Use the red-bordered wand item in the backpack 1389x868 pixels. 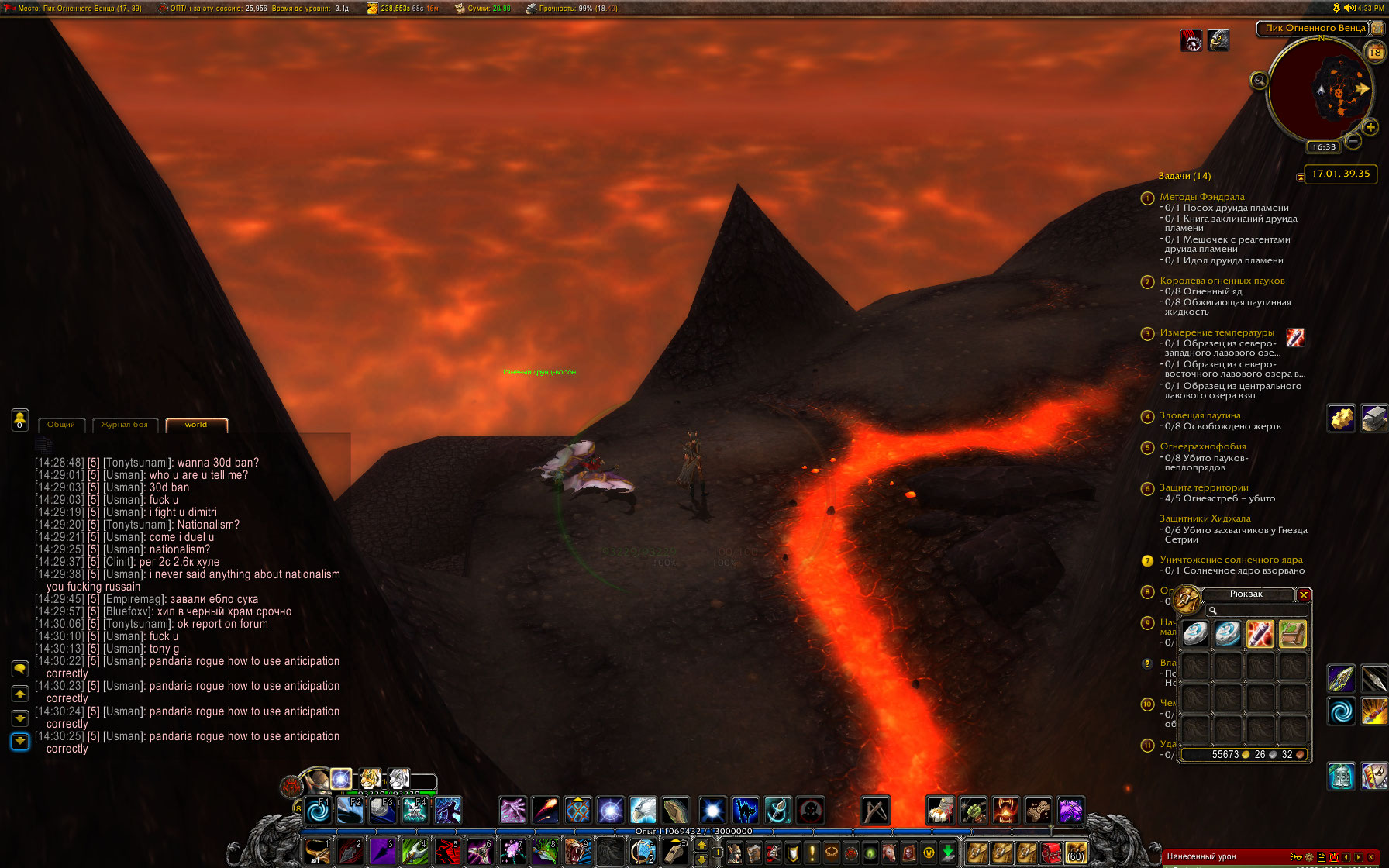[x=1260, y=634]
